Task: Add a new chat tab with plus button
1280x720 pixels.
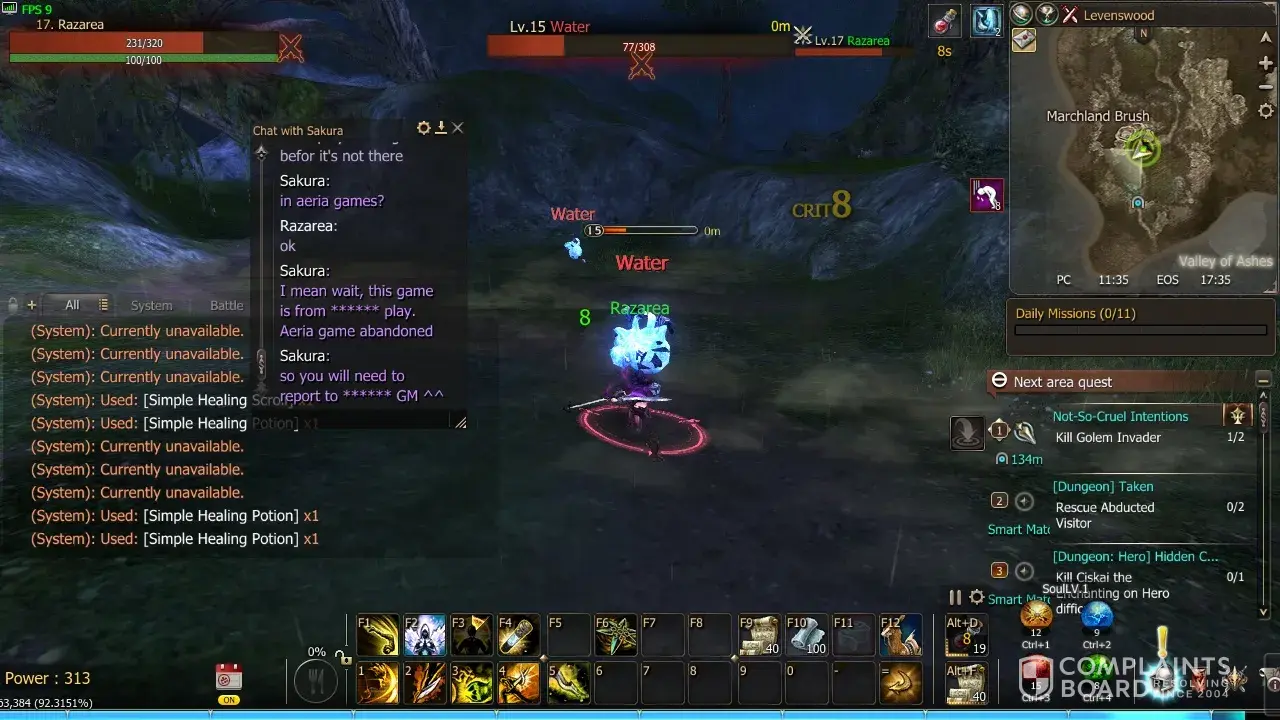Action: tap(32, 305)
